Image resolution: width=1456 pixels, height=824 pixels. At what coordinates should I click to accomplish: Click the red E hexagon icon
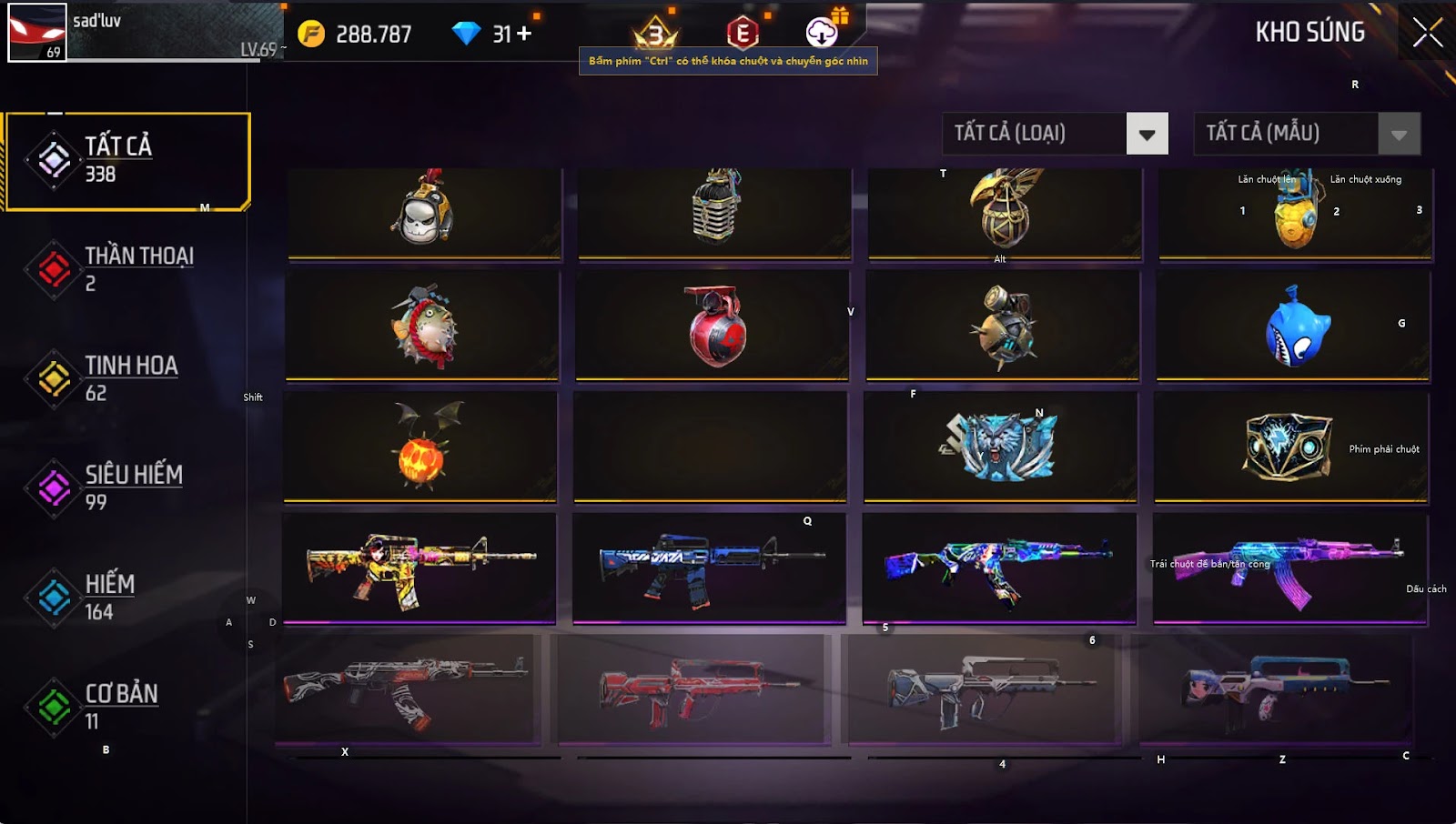tap(743, 34)
